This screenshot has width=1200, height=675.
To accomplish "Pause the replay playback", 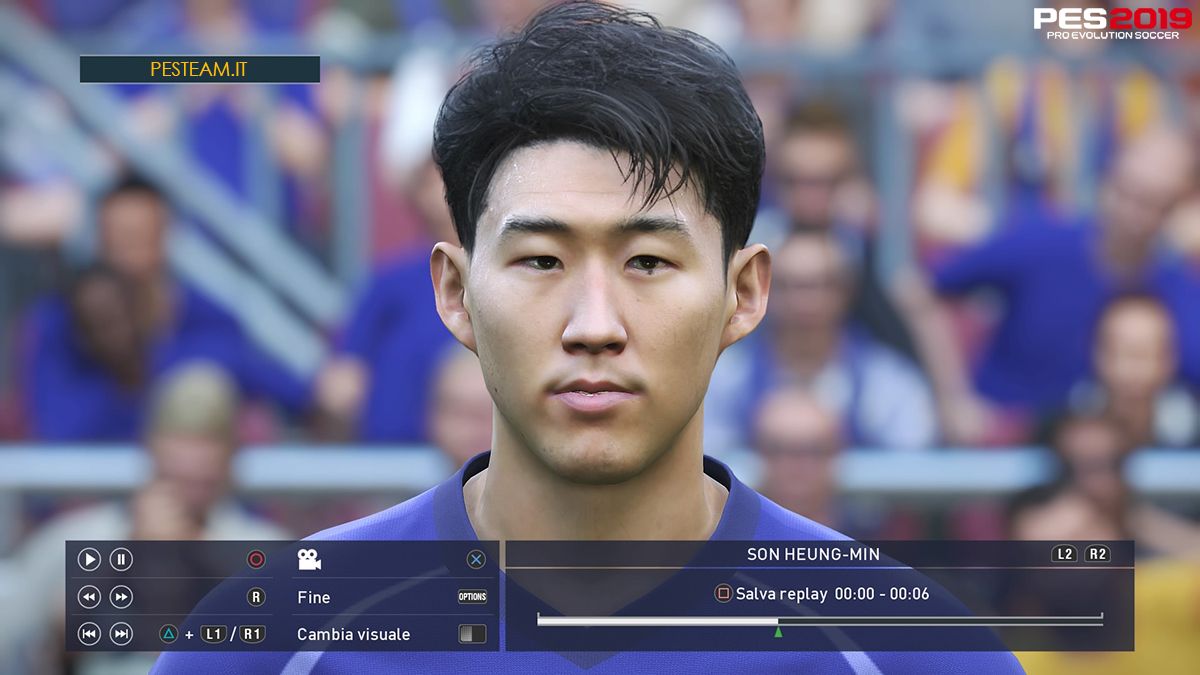I will click(121, 560).
